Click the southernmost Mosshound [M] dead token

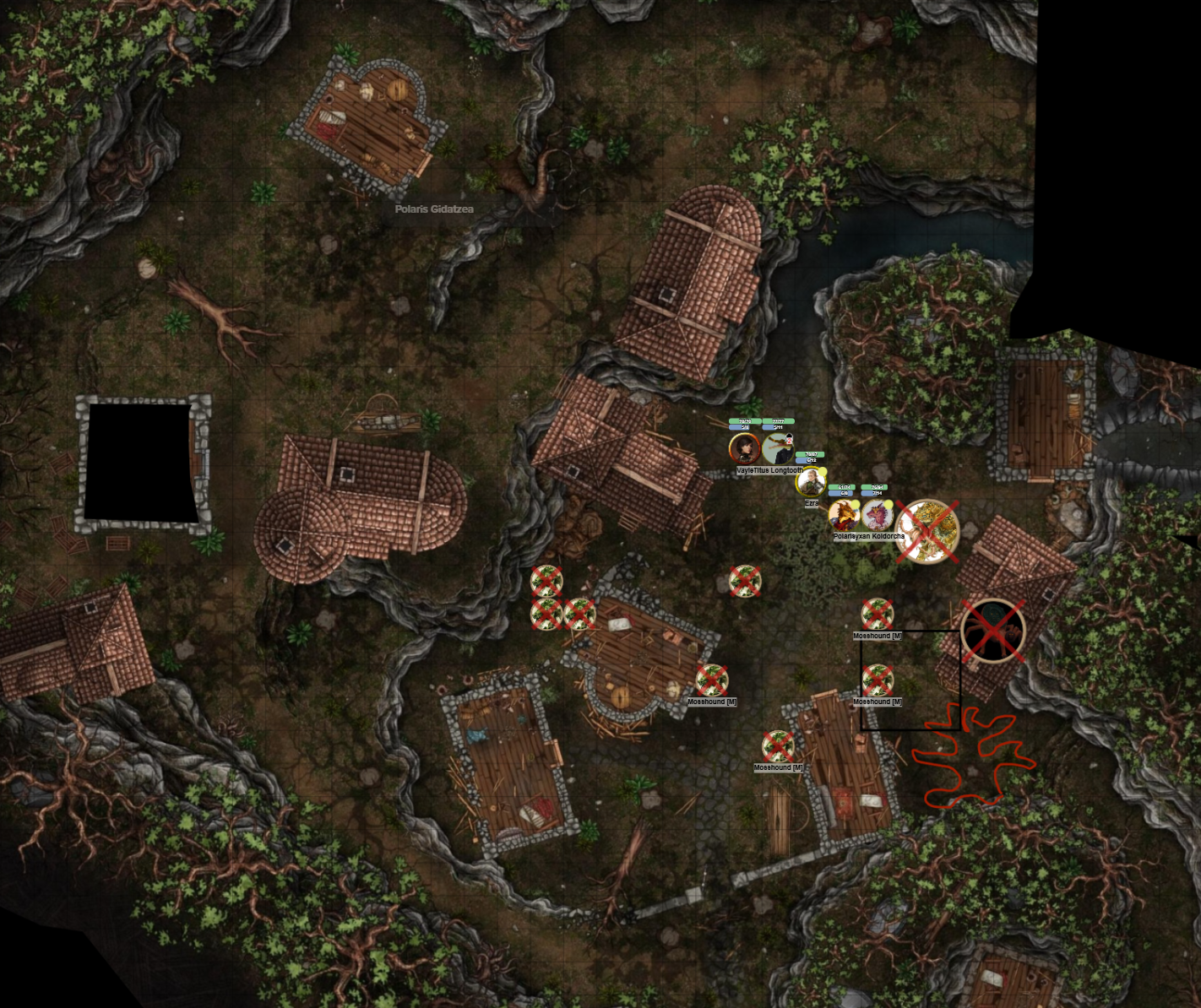point(778,745)
